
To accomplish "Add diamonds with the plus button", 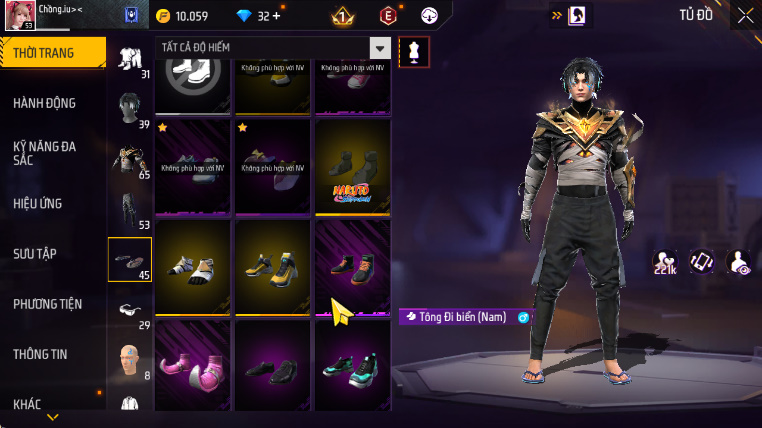I will tap(276, 16).
